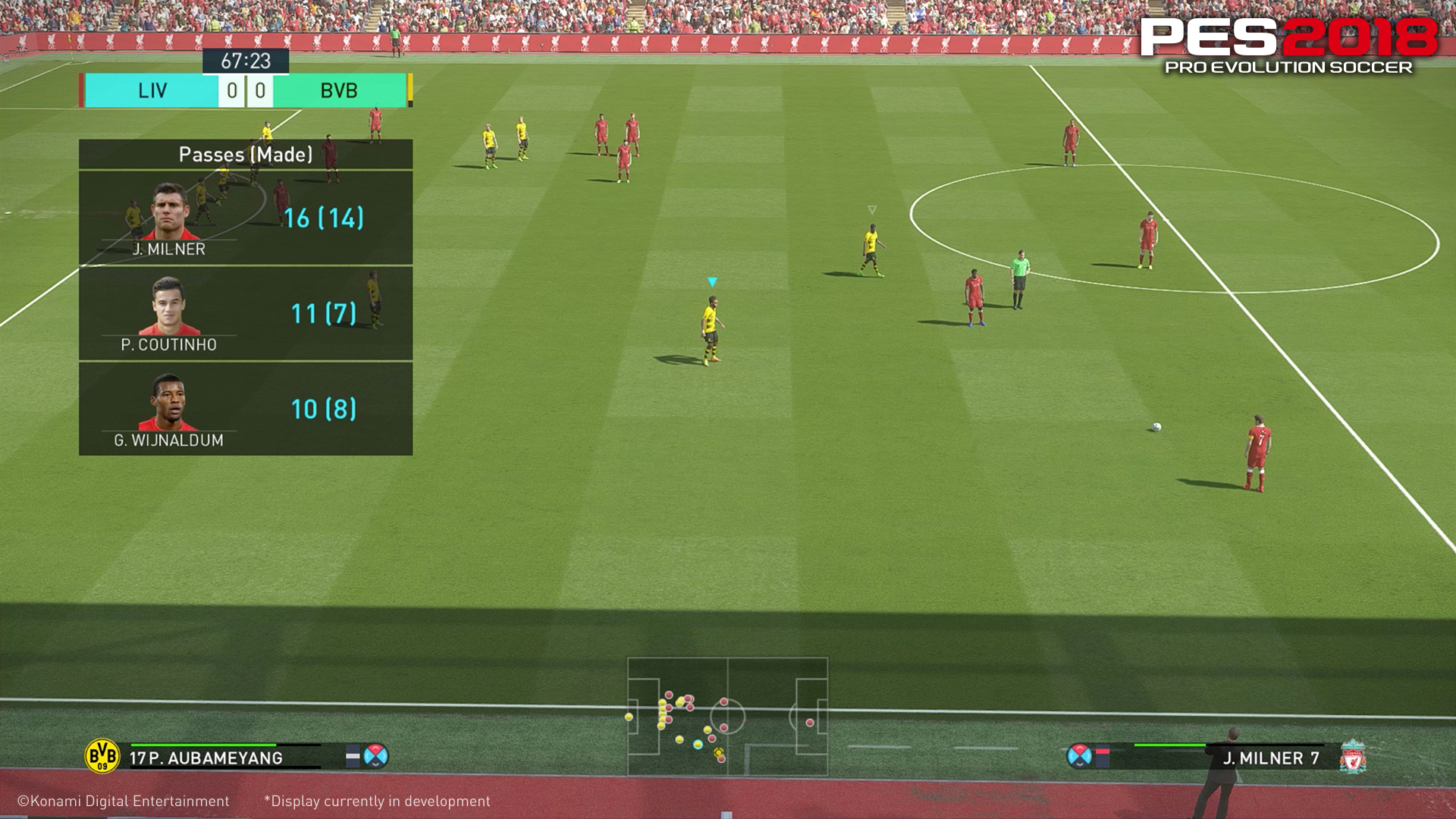Image resolution: width=1456 pixels, height=819 pixels.
Task: Choose G. Wijnaldum's passes row
Action: tap(246, 409)
